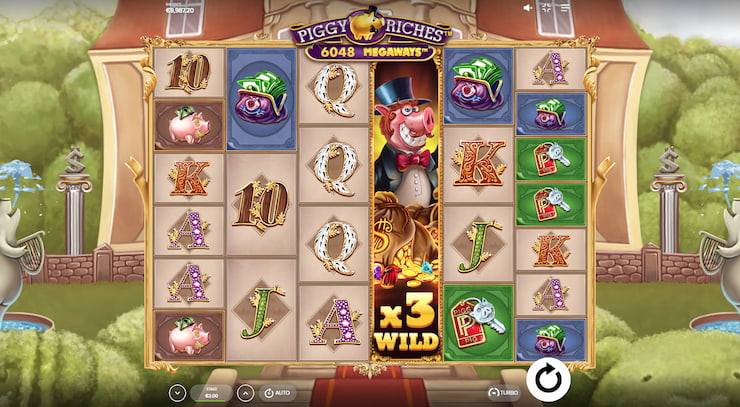Screen dimensions: 740x407
Task: Open the Auto spin options
Action: [x=278, y=393]
